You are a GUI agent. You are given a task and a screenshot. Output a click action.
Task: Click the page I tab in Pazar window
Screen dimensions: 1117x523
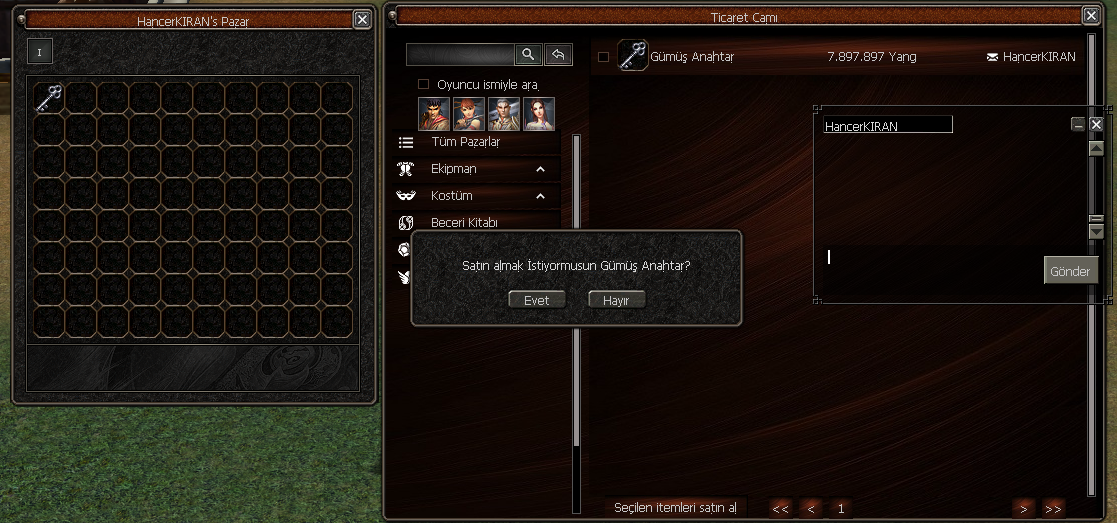pyautogui.click(x=40, y=51)
